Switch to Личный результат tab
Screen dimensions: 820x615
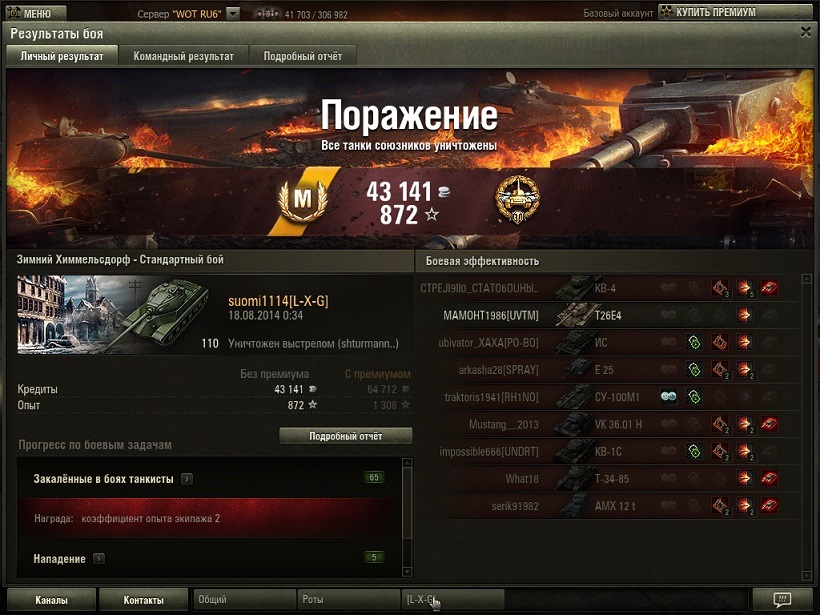[x=62, y=56]
